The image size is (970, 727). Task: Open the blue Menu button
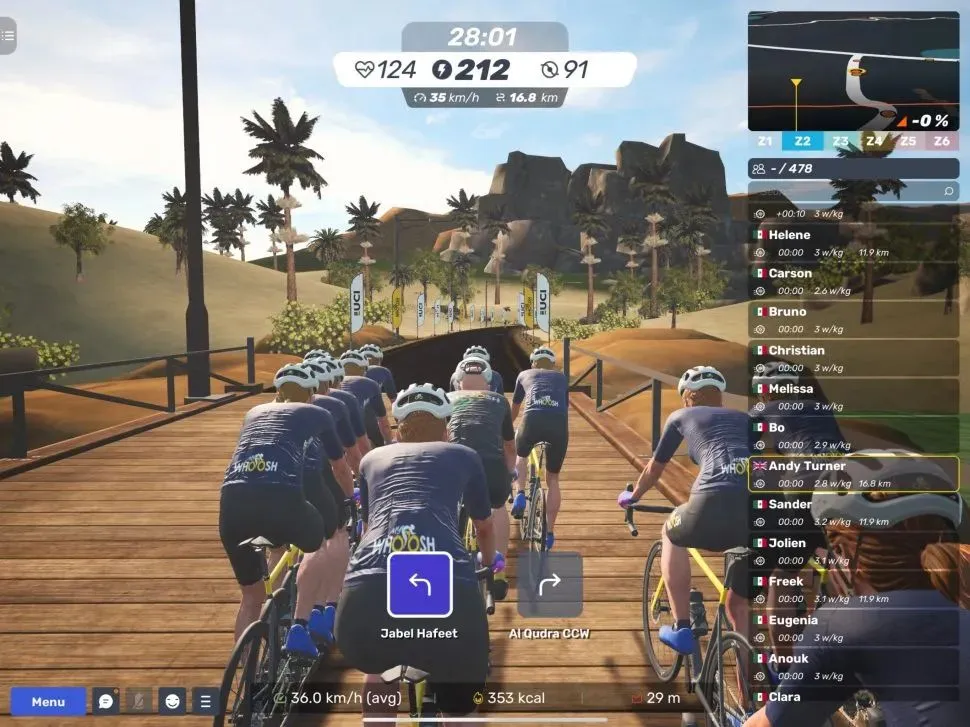coord(48,701)
